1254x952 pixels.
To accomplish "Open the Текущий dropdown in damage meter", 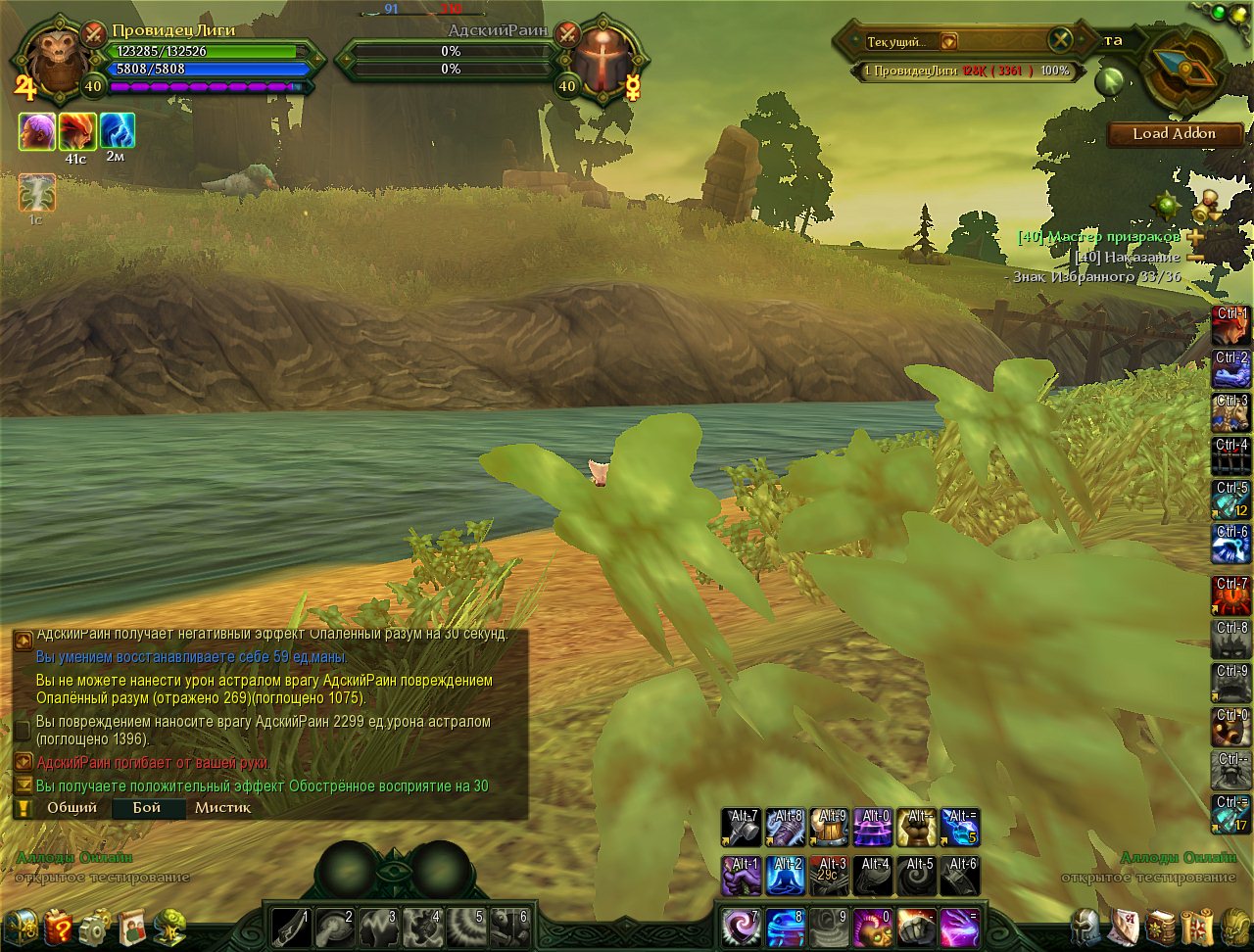I will pos(948,42).
